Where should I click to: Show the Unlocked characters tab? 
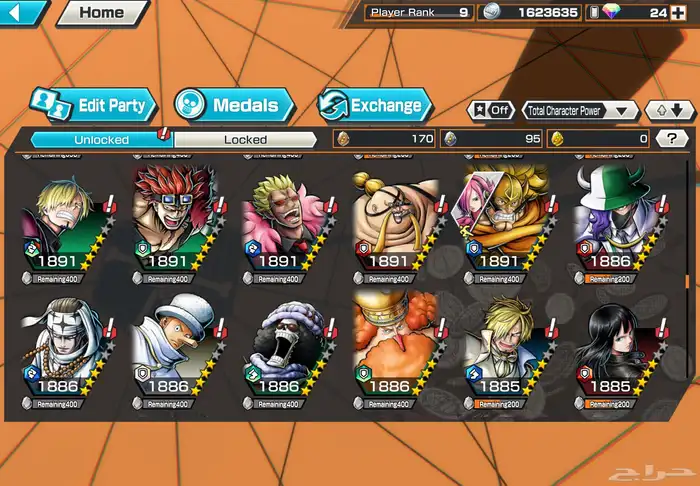pyautogui.click(x=102, y=140)
